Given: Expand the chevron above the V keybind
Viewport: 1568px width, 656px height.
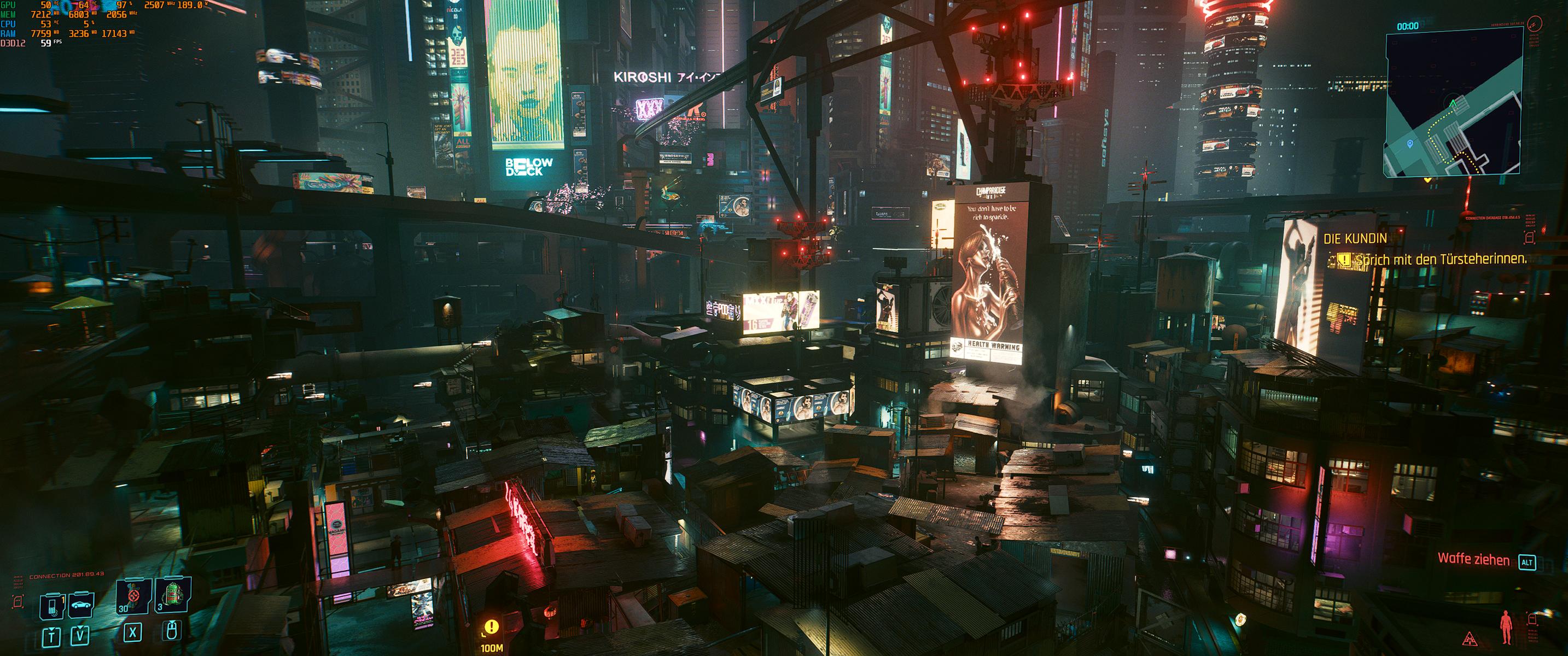Looking at the screenshot, I should 80,628.
